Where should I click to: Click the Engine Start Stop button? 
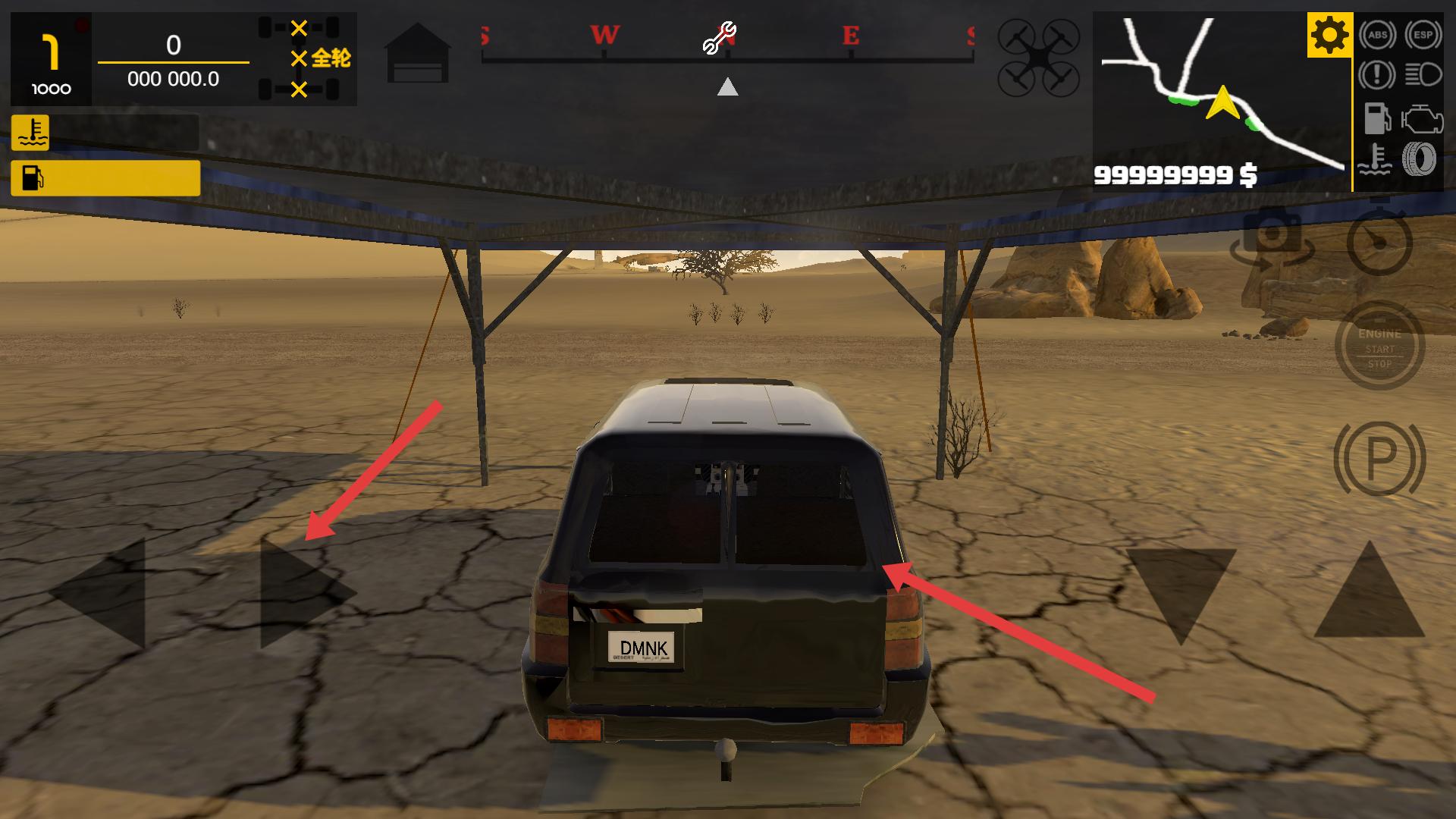(1379, 347)
